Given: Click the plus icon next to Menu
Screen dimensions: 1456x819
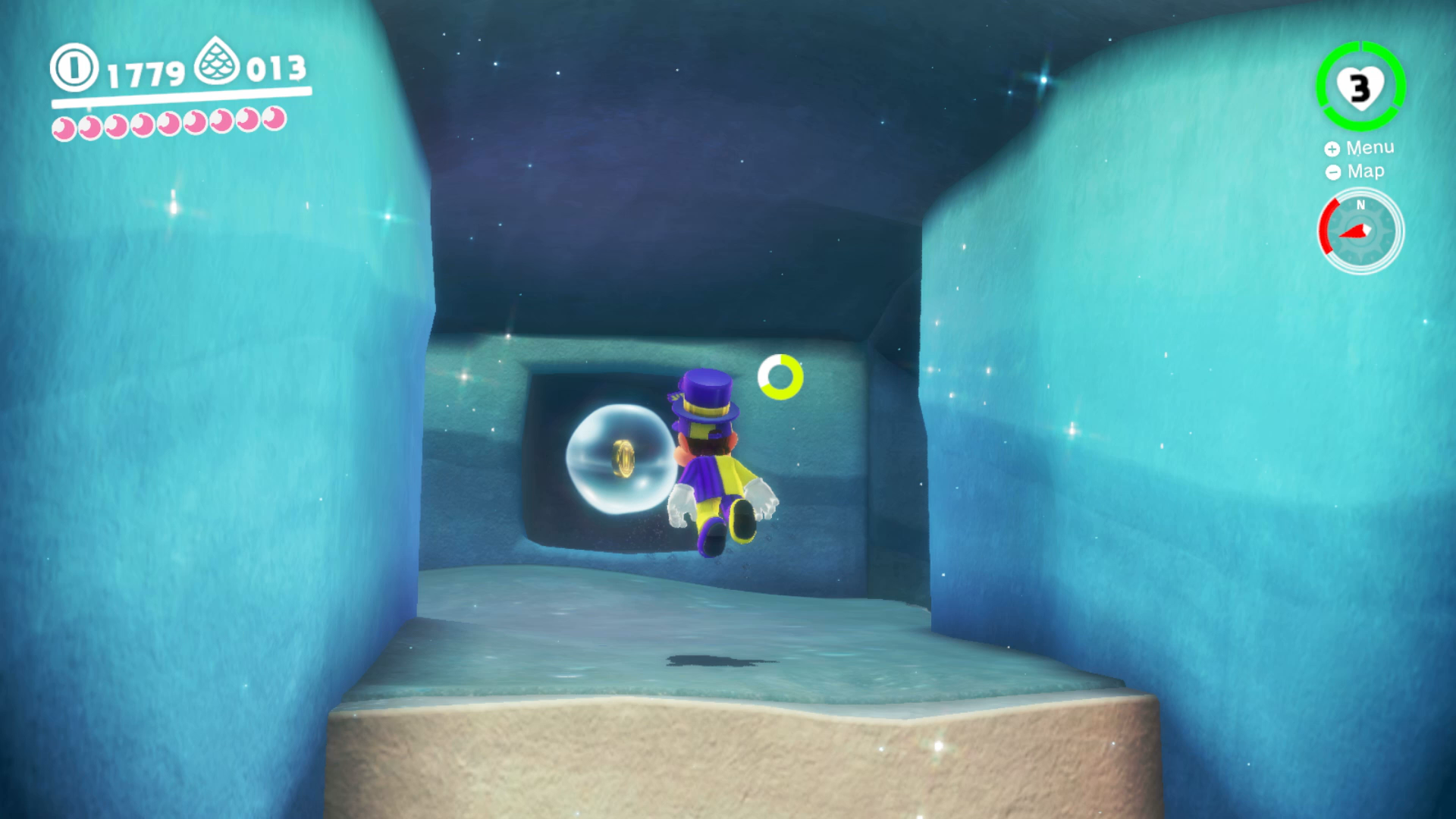Looking at the screenshot, I should 1332,147.
